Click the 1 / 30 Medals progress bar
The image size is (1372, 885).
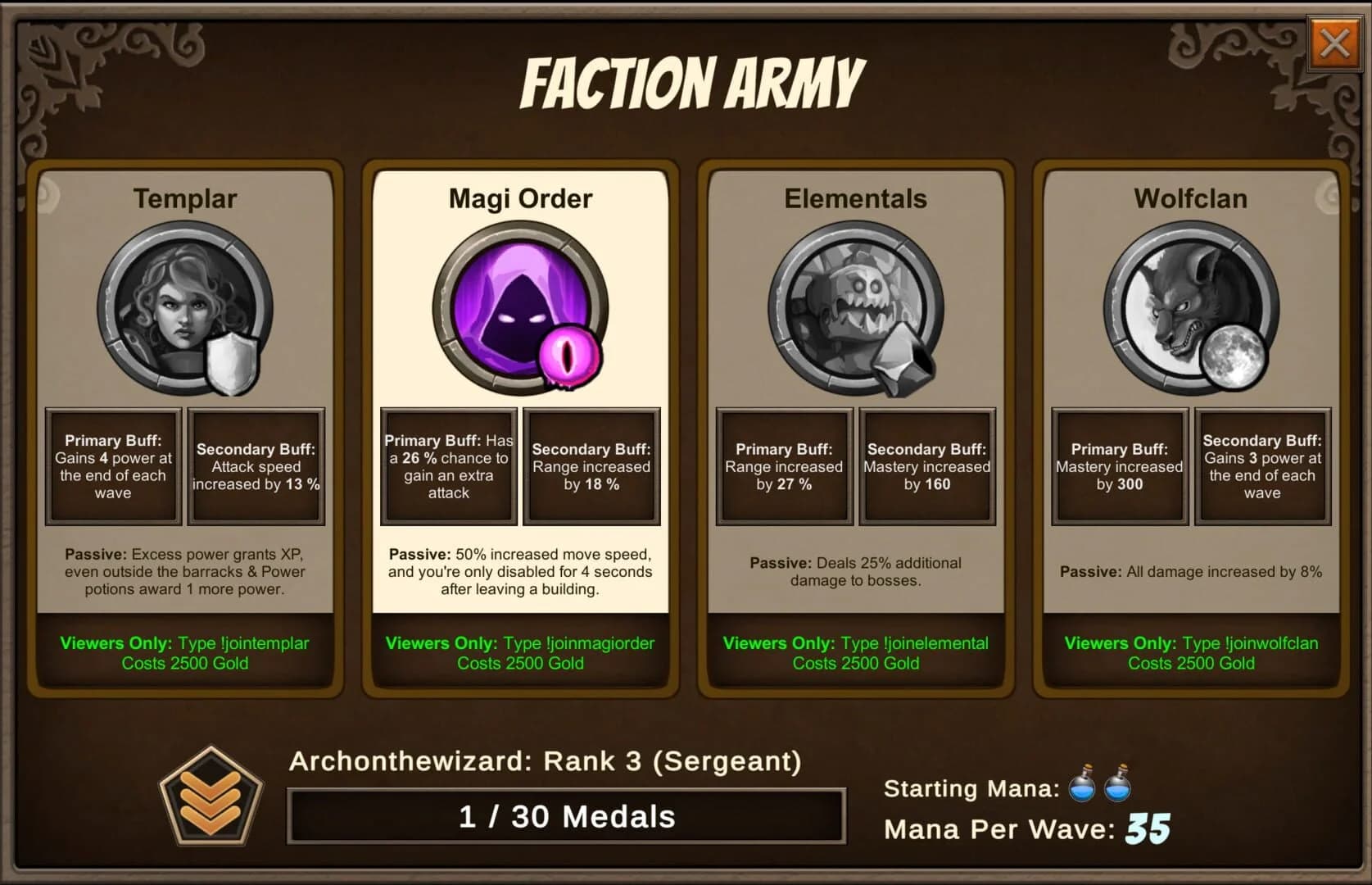pyautogui.click(x=565, y=816)
